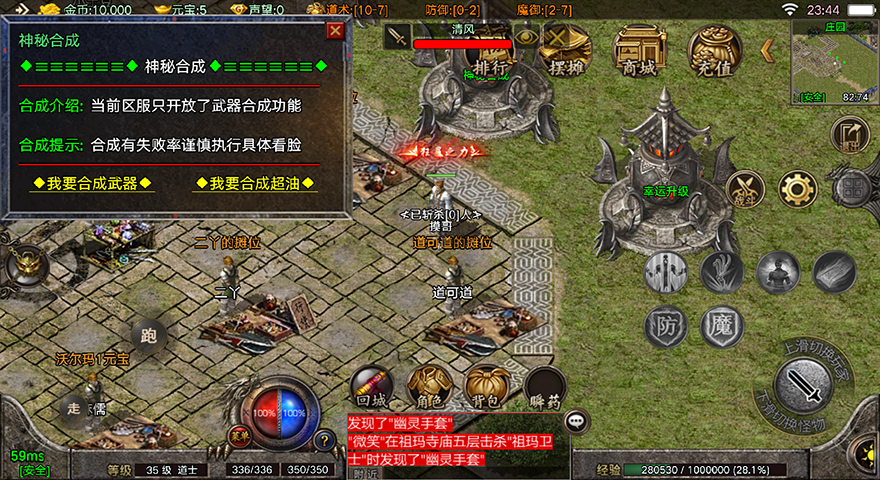Open the chat bubble button
880x480 pixels.
tap(577, 422)
